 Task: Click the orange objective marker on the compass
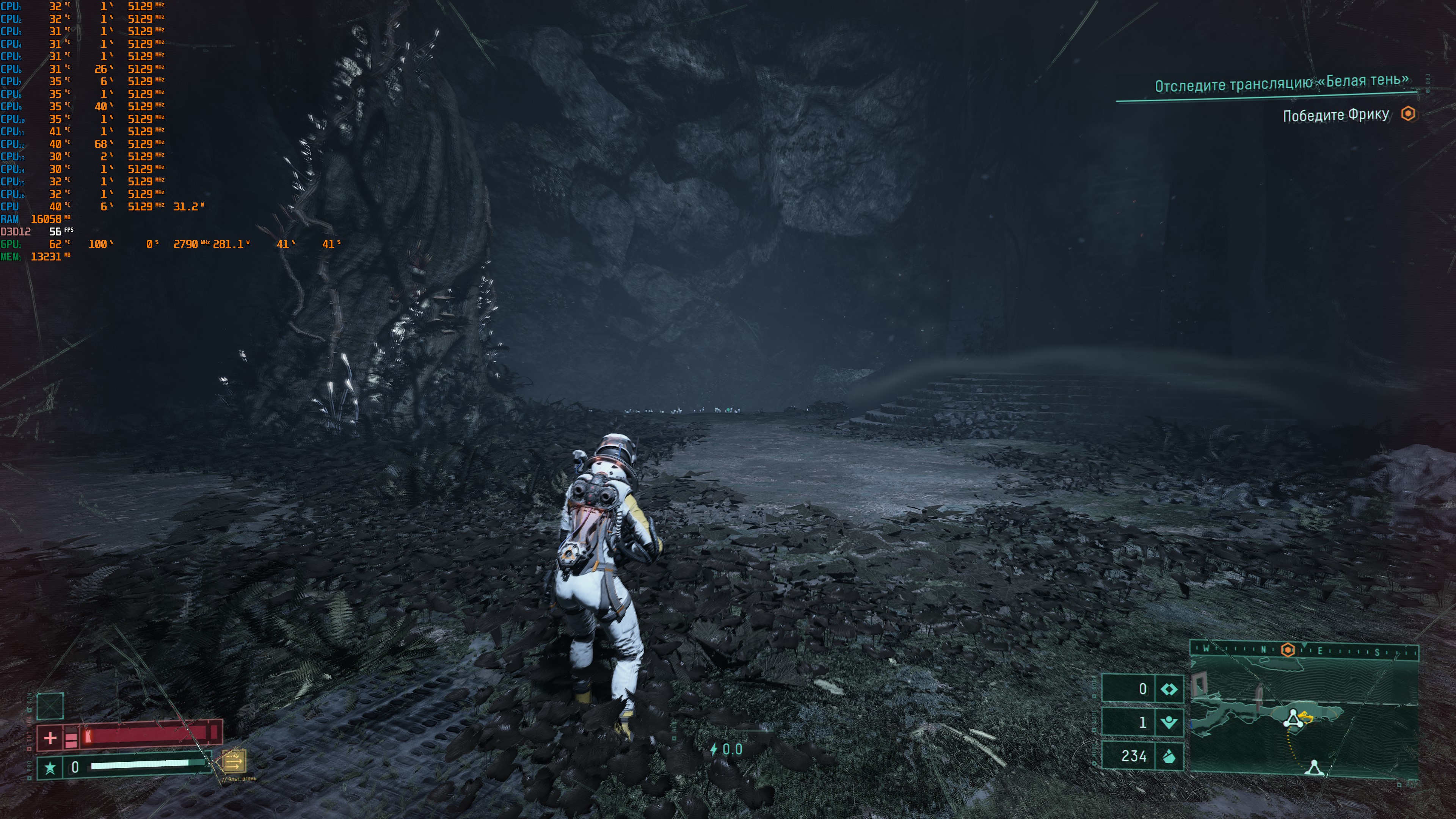point(1288,650)
